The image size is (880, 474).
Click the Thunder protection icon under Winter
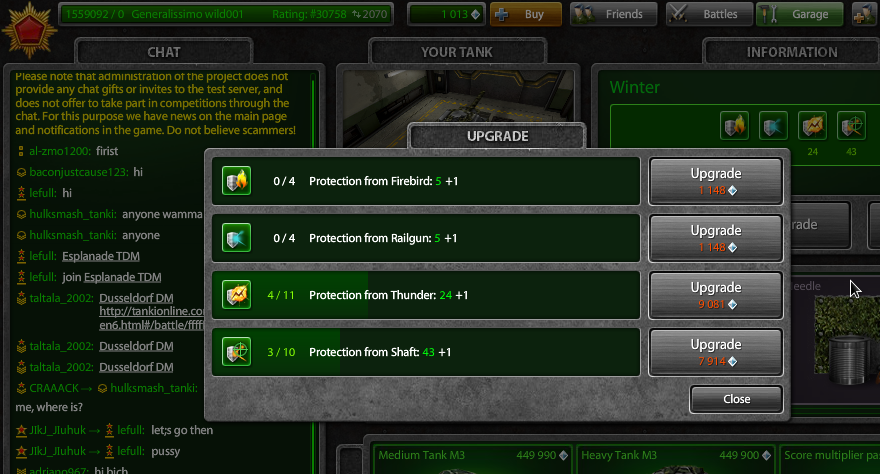(811, 126)
